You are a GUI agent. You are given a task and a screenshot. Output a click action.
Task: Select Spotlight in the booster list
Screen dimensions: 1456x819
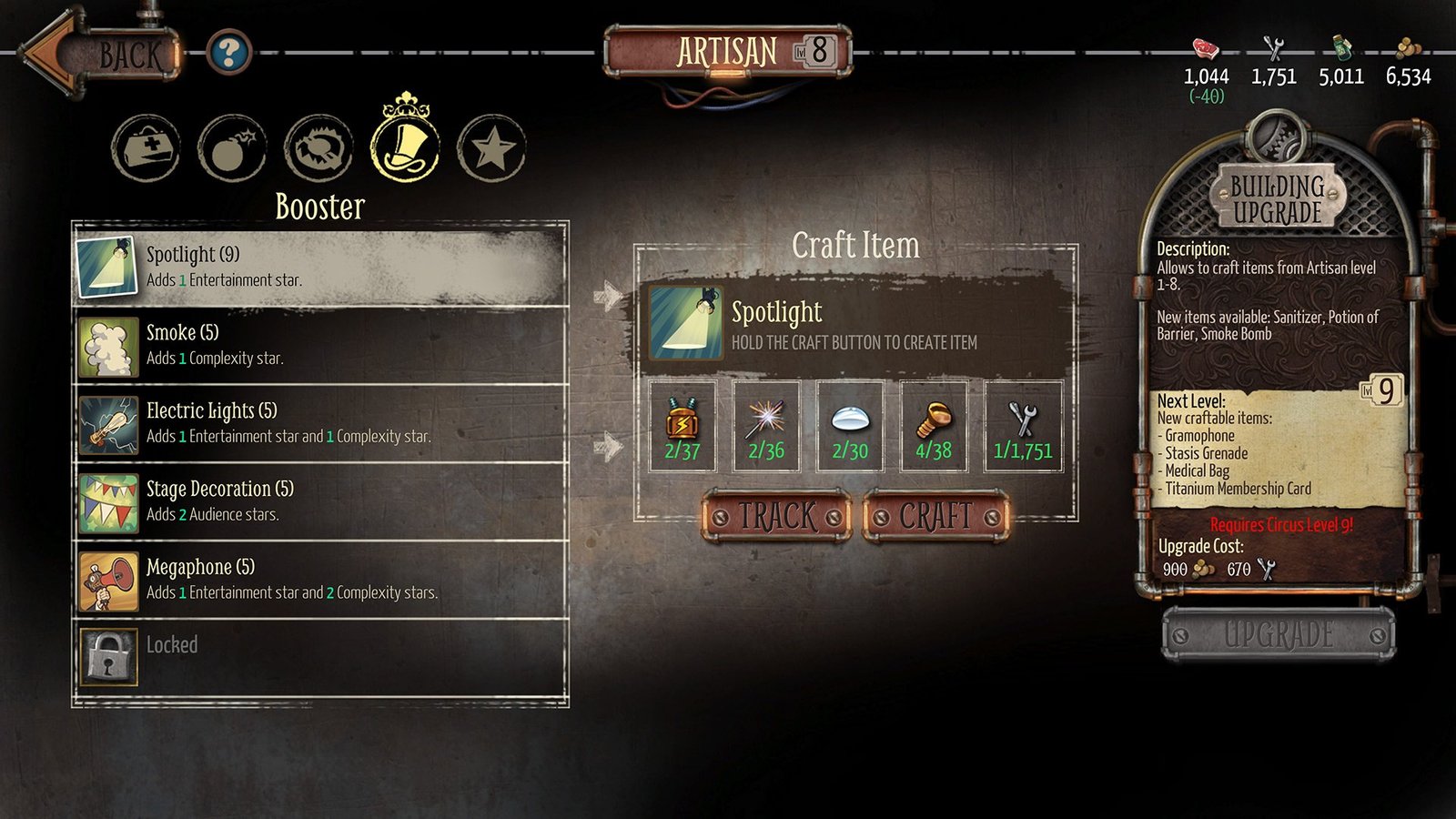[320, 268]
